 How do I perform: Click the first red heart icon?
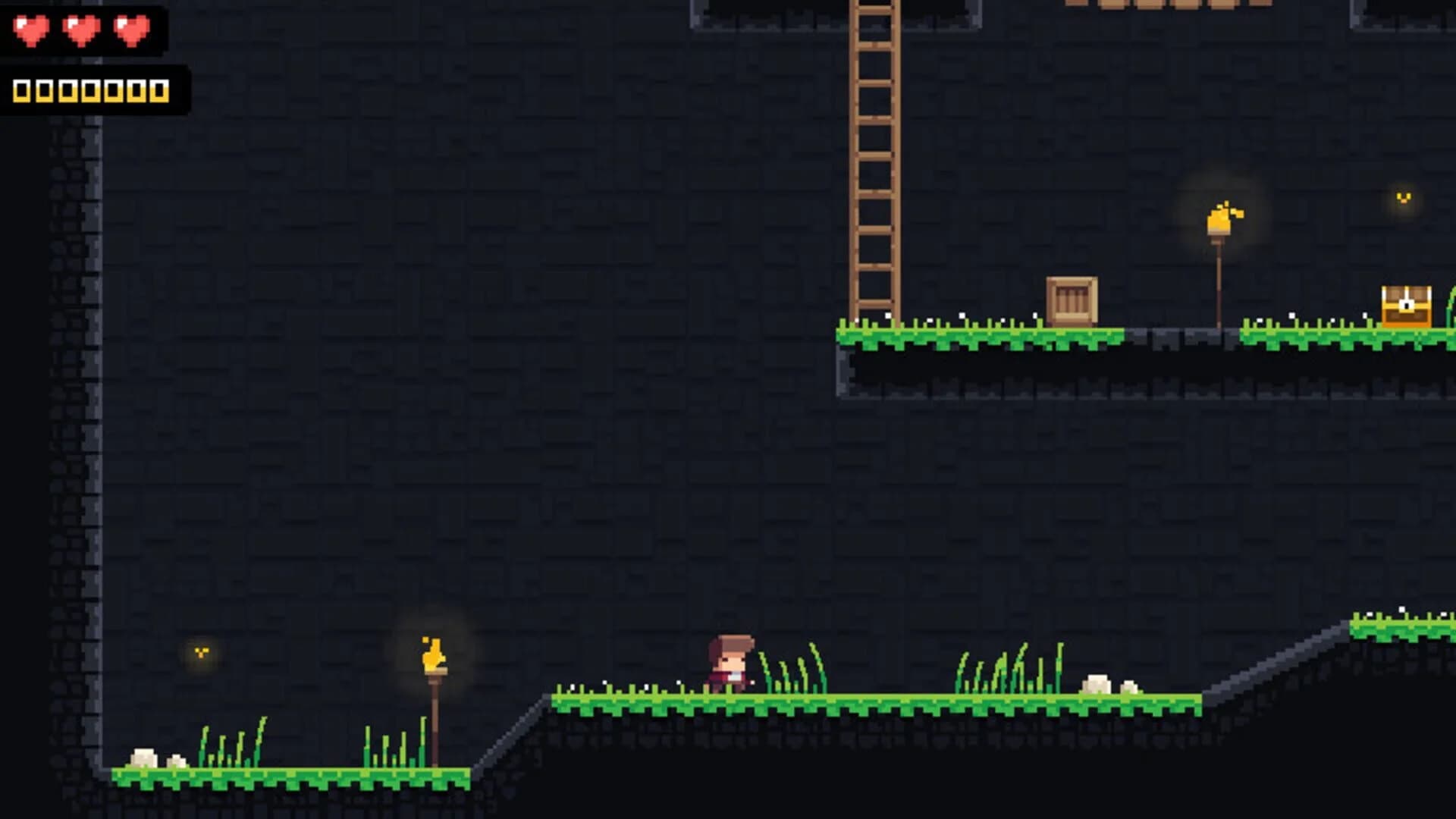30,32
